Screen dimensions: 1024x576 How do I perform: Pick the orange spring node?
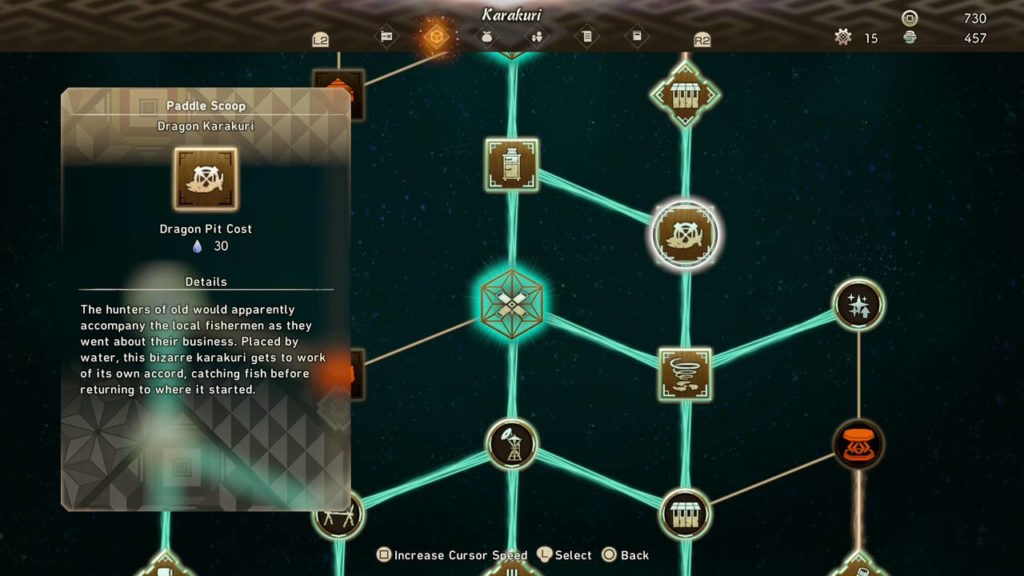click(x=858, y=444)
